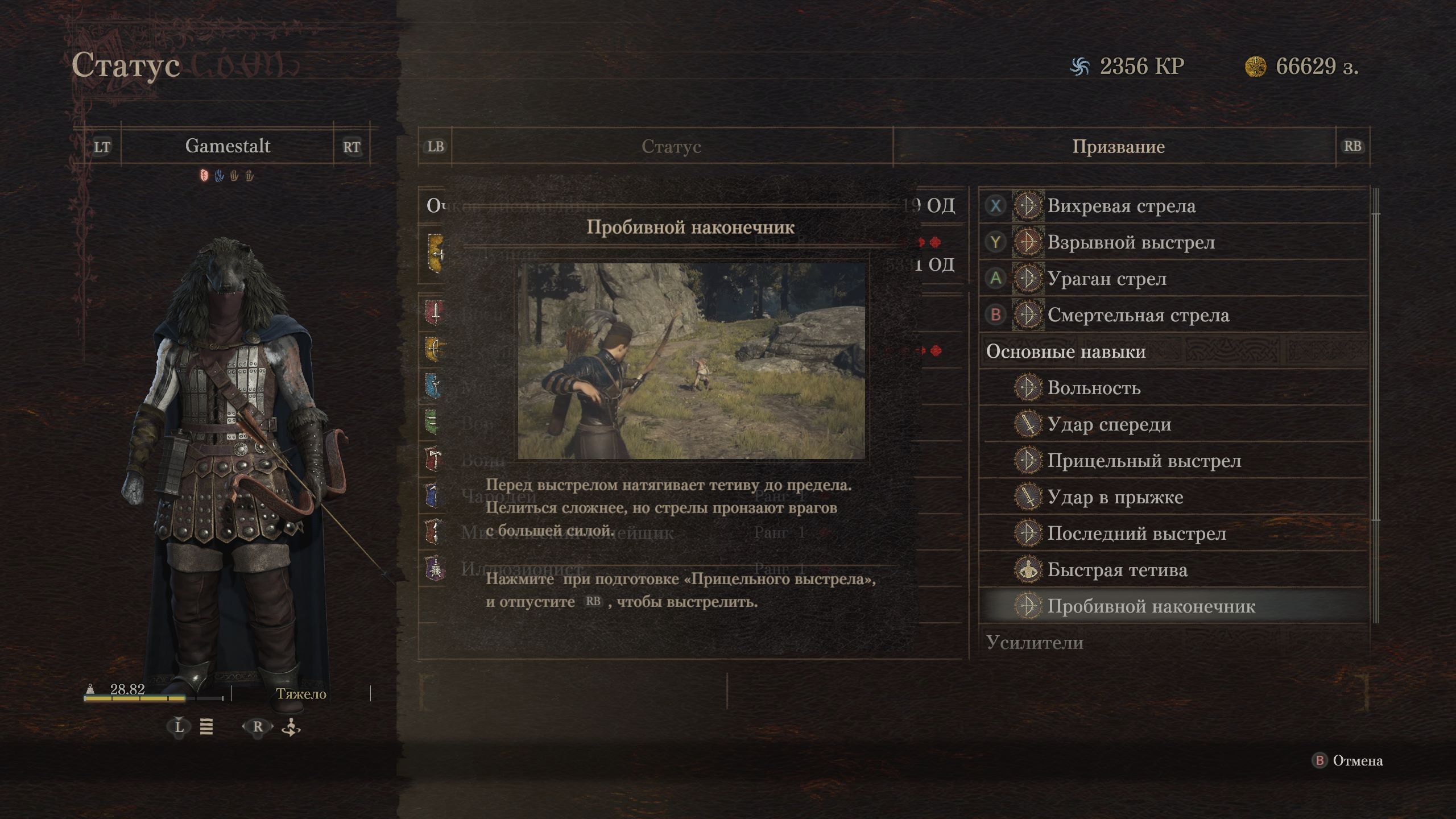
Task: Click the skill list scrollbar
Action: click(1376, 364)
